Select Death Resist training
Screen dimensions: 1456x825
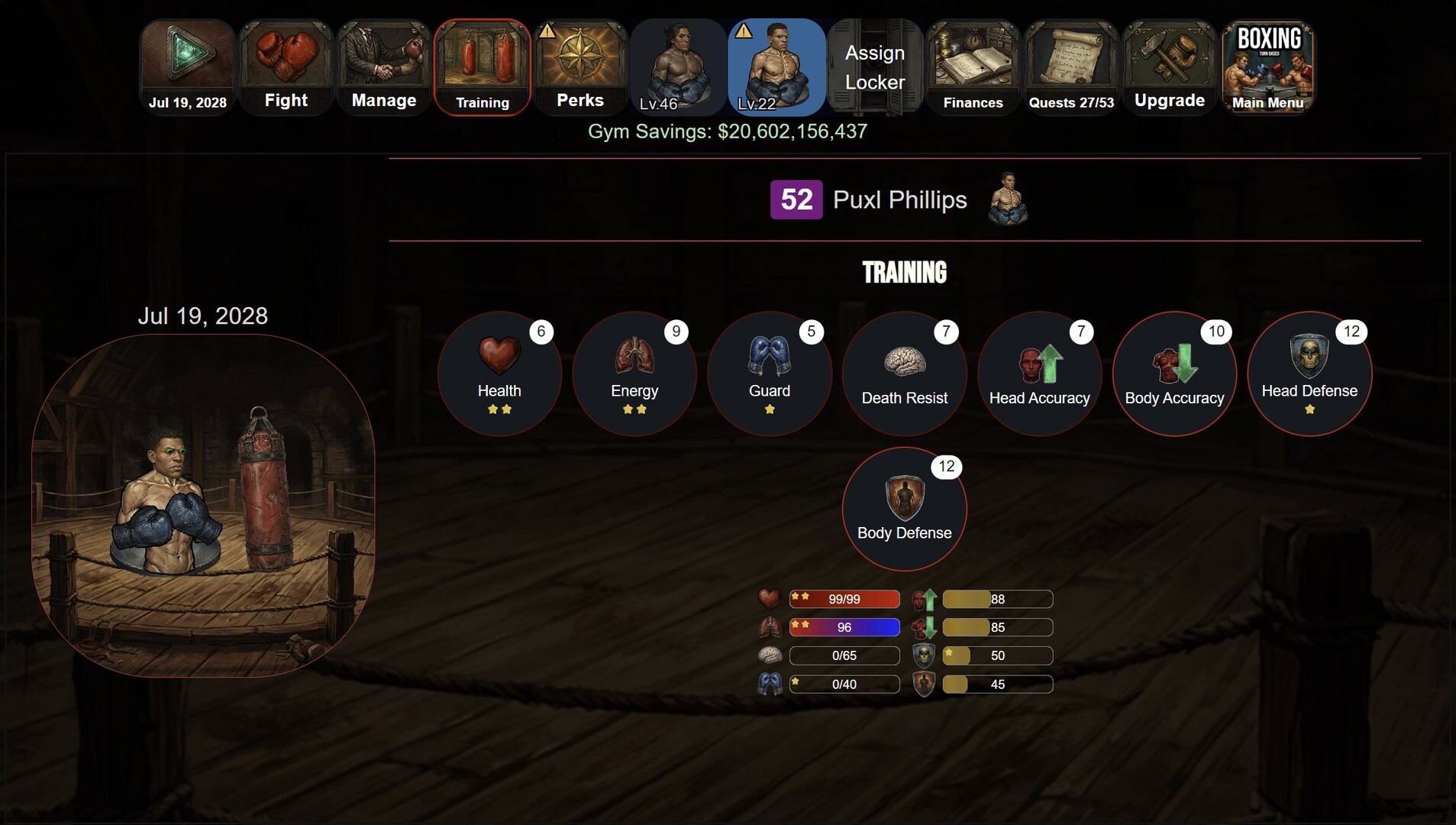905,374
